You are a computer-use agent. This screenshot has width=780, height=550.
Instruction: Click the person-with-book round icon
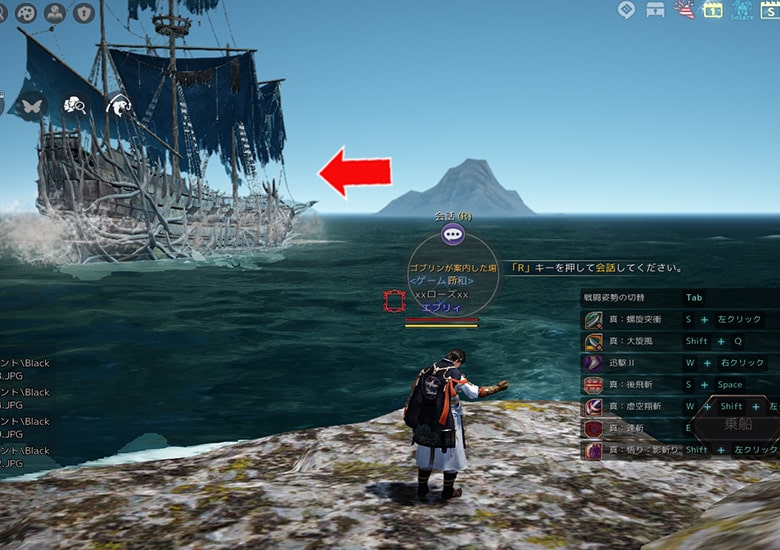point(55,12)
